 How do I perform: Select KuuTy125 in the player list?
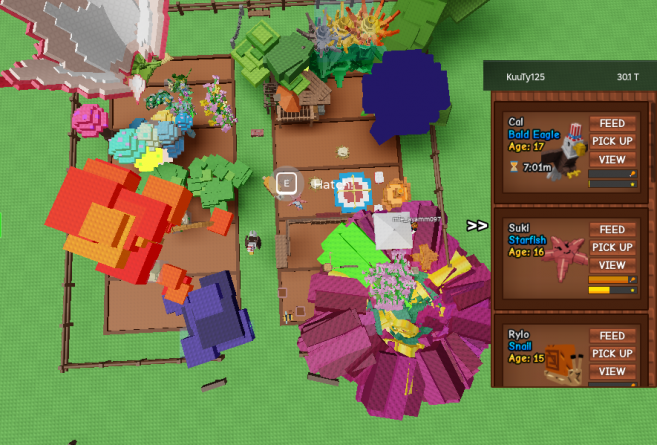click(x=528, y=76)
